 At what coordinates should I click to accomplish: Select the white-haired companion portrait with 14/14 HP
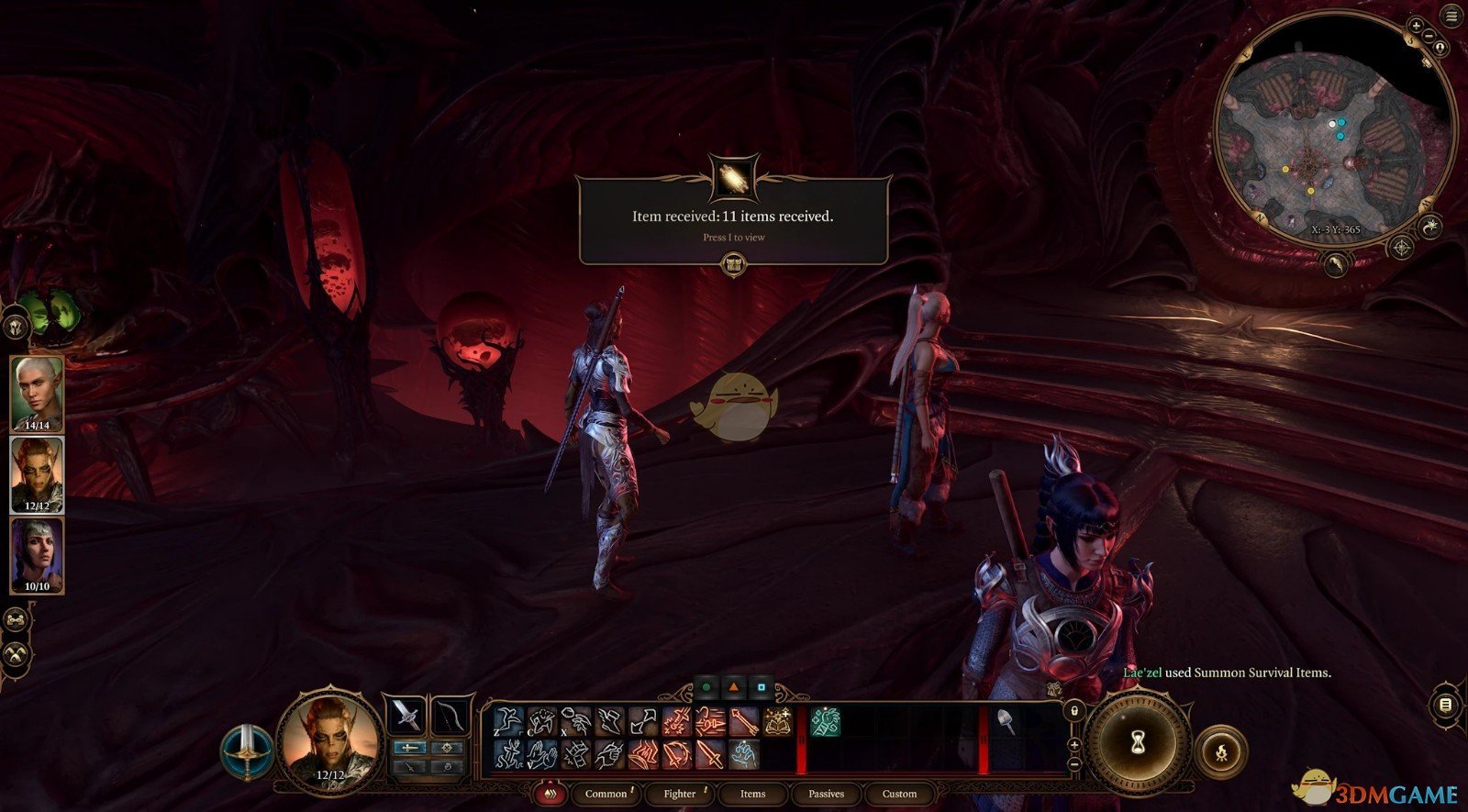coord(37,393)
